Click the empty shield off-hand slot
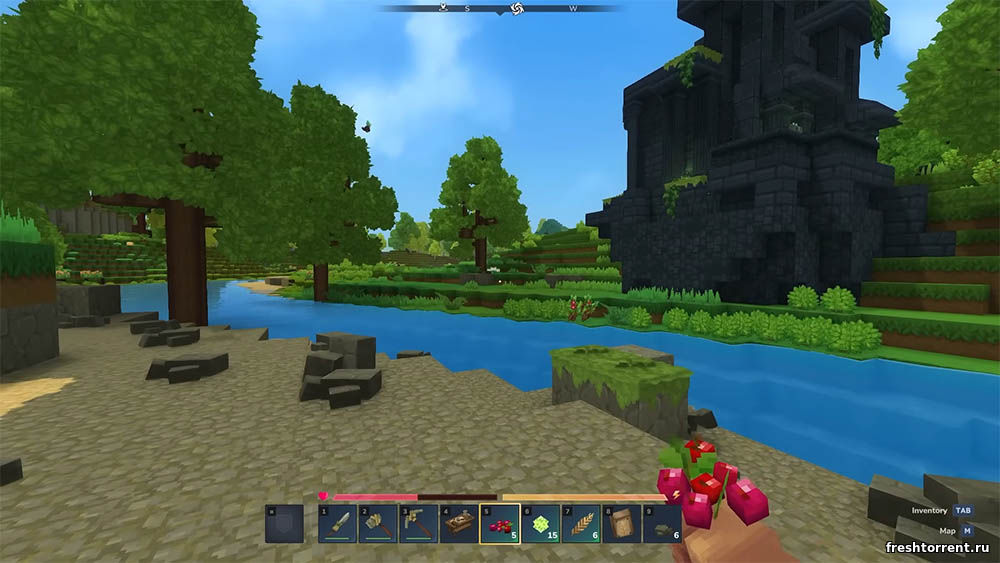The height and width of the screenshot is (563, 1000). coord(284,524)
